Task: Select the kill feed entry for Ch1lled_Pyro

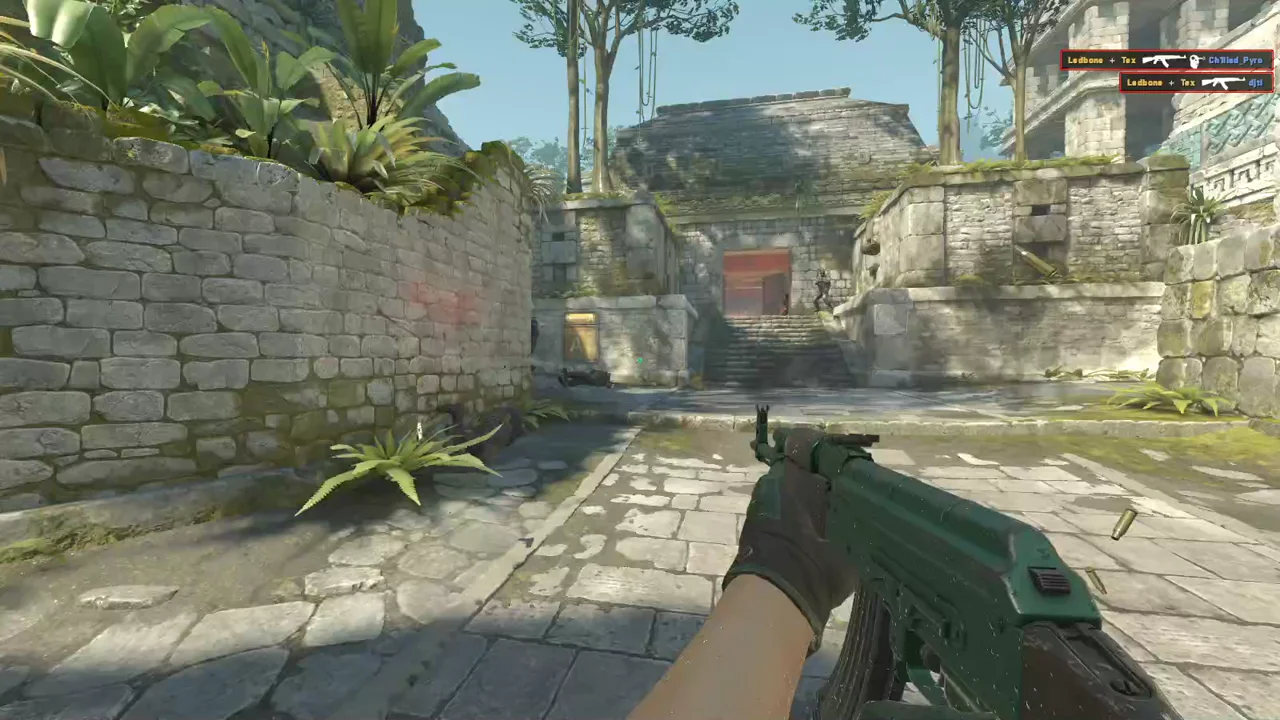Action: coord(1166,60)
